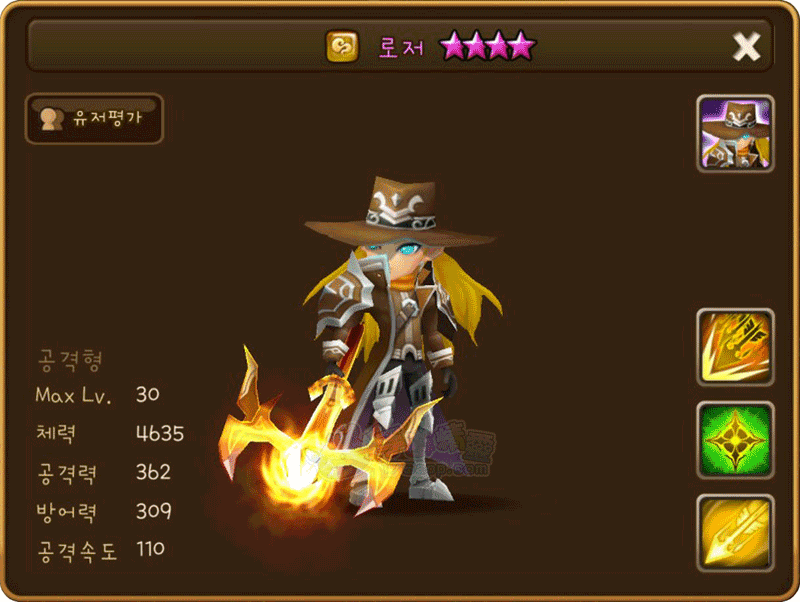Open the 유저평가 user reviews button

tap(94, 119)
